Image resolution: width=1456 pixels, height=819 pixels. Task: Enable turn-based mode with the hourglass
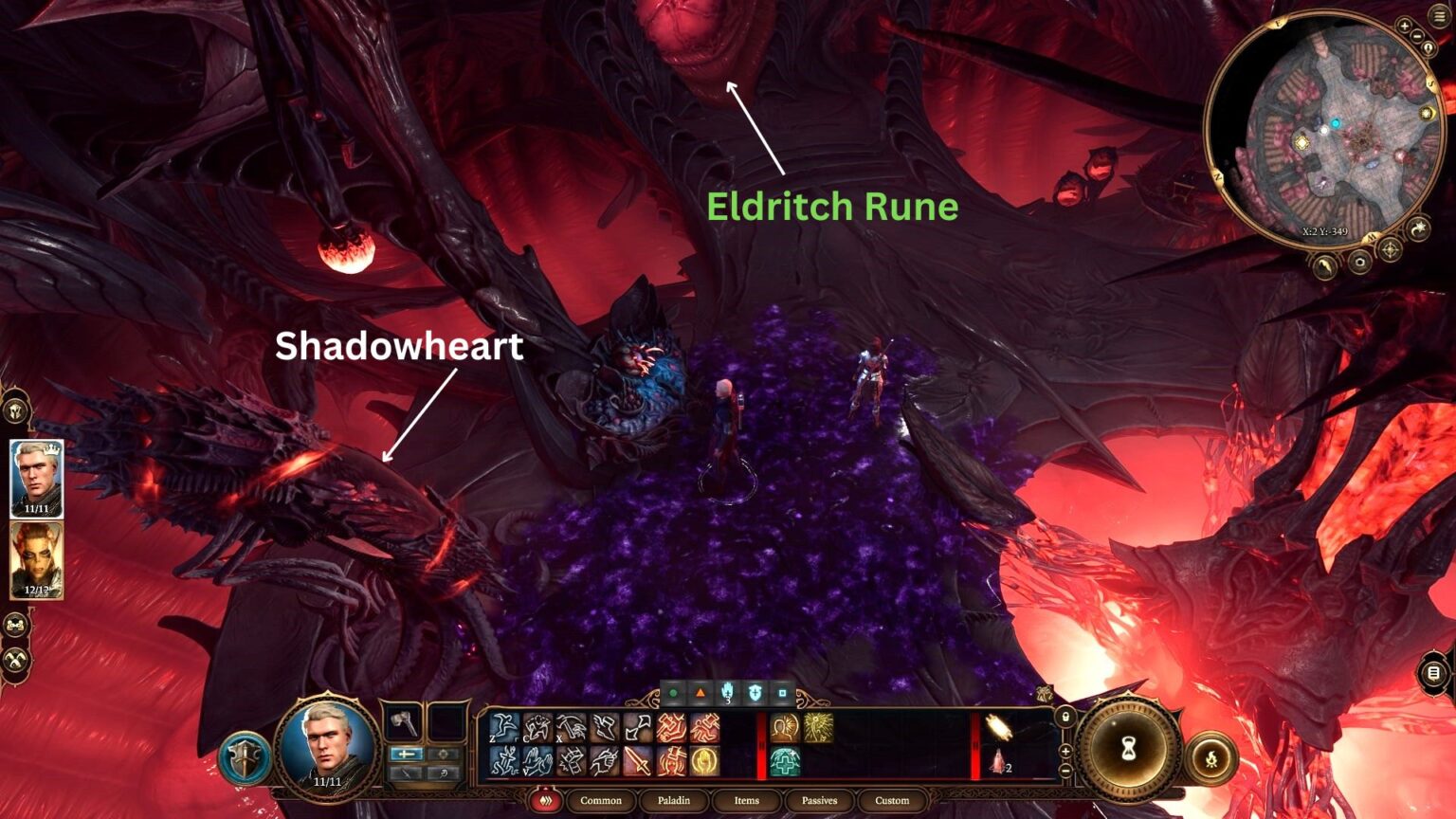[x=1128, y=750]
